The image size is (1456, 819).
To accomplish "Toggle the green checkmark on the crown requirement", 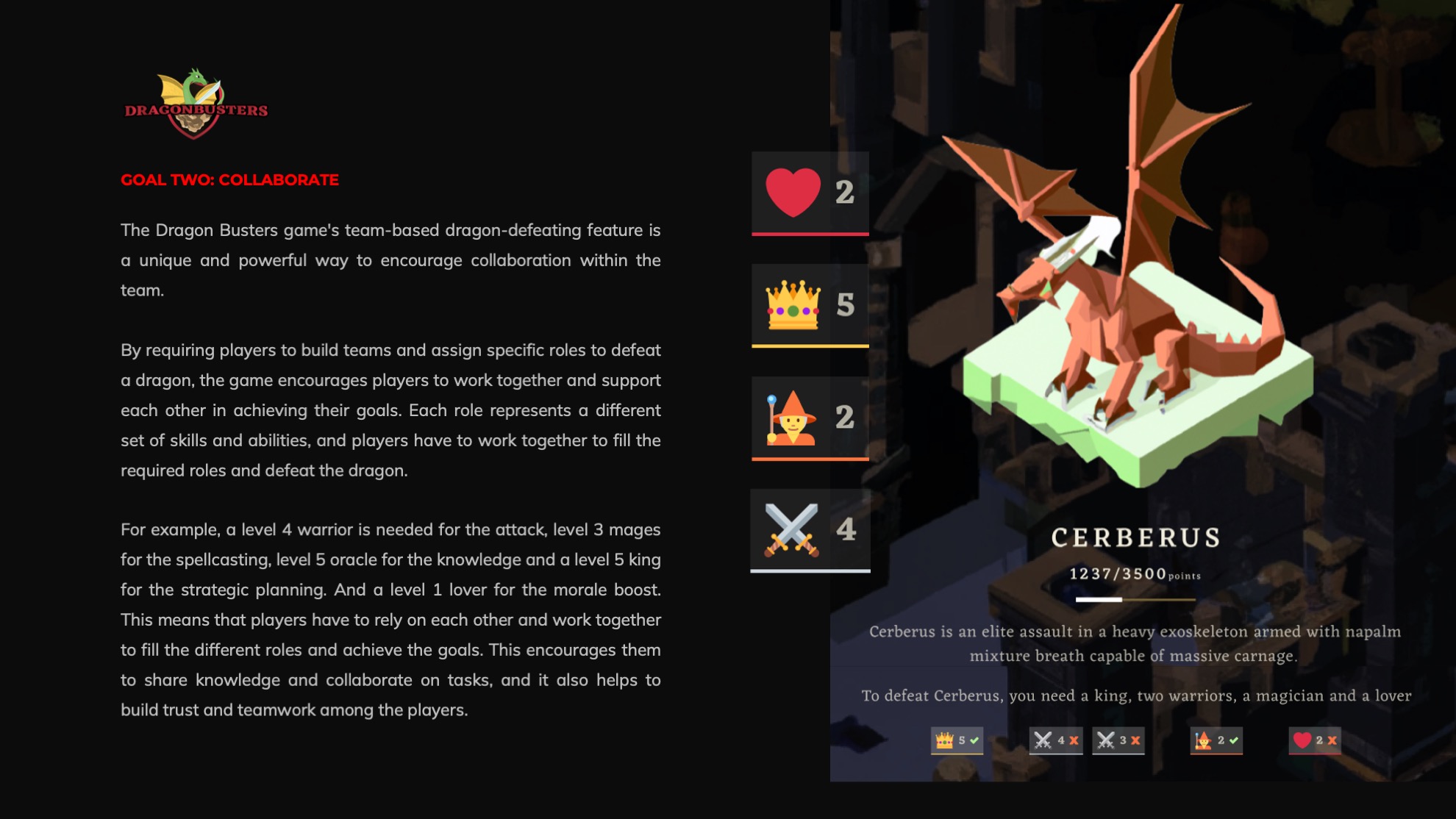I will (x=976, y=742).
